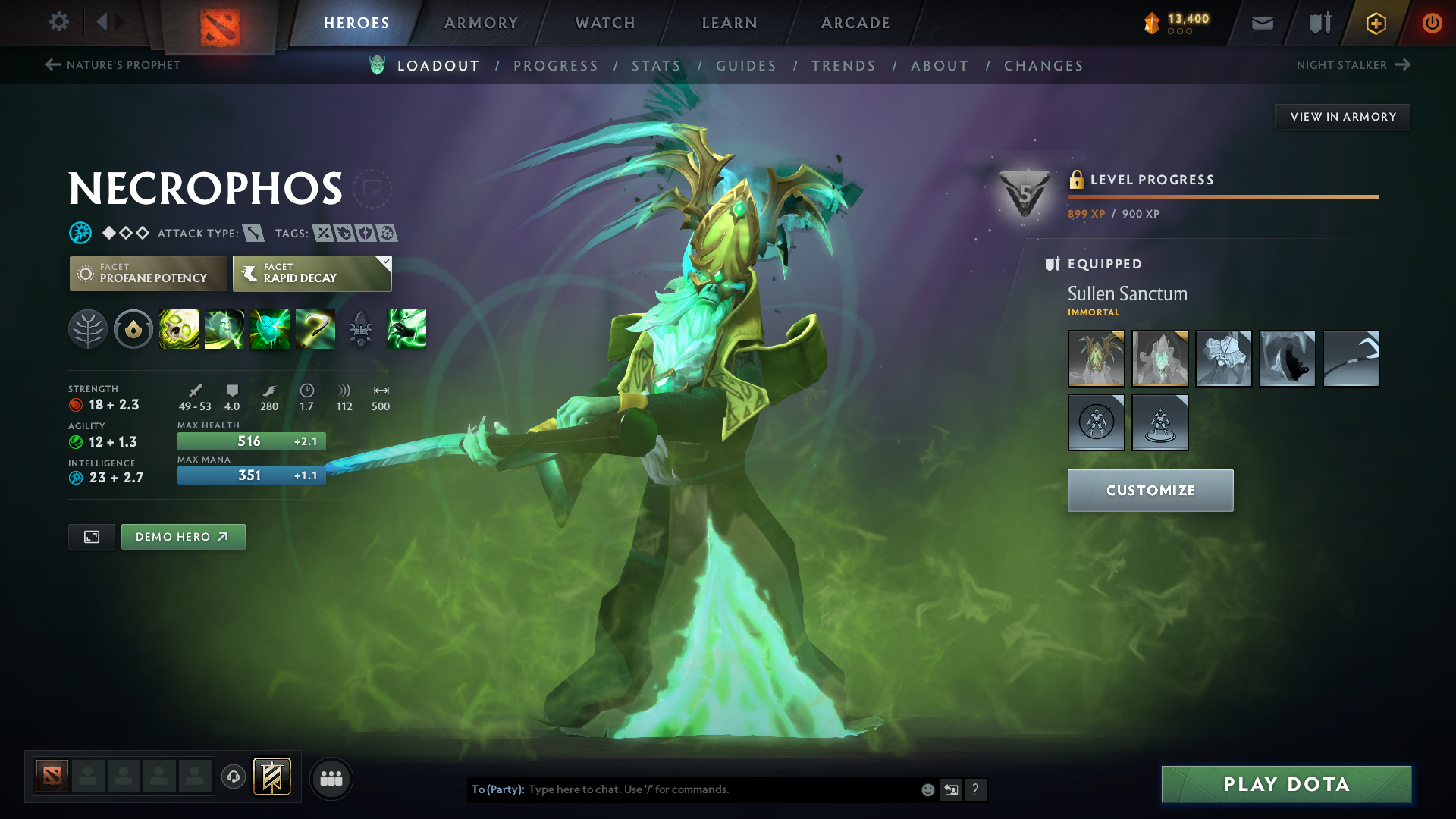1456x819 pixels.
Task: Select the Profane Potency facet
Action: click(x=149, y=273)
